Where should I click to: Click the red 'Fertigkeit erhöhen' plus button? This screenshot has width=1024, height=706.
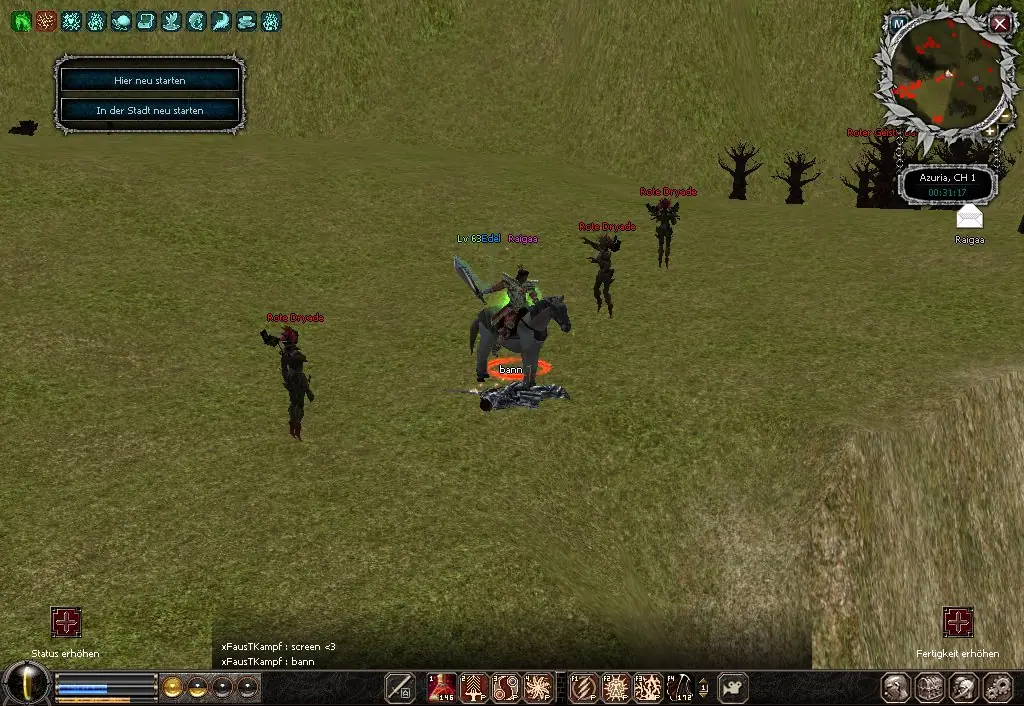coord(957,622)
